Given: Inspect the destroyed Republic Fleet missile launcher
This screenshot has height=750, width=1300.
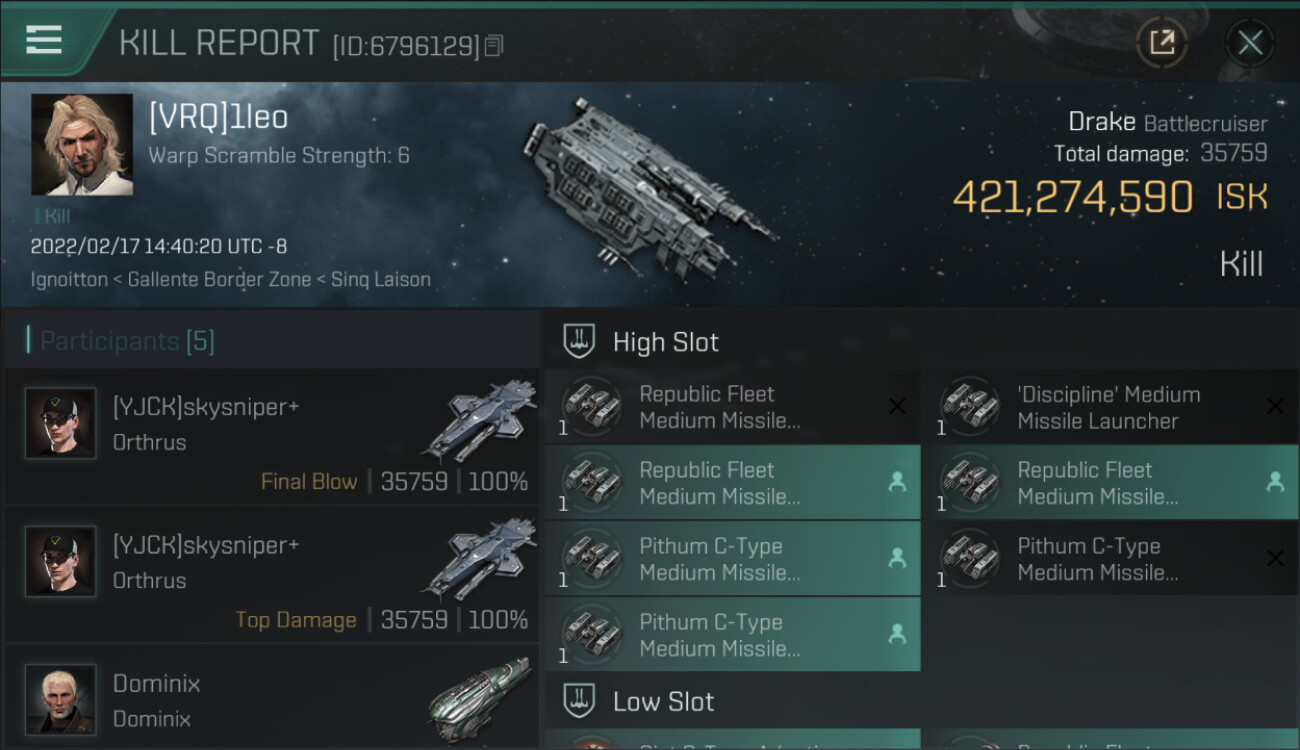Looking at the screenshot, I should click(x=732, y=408).
